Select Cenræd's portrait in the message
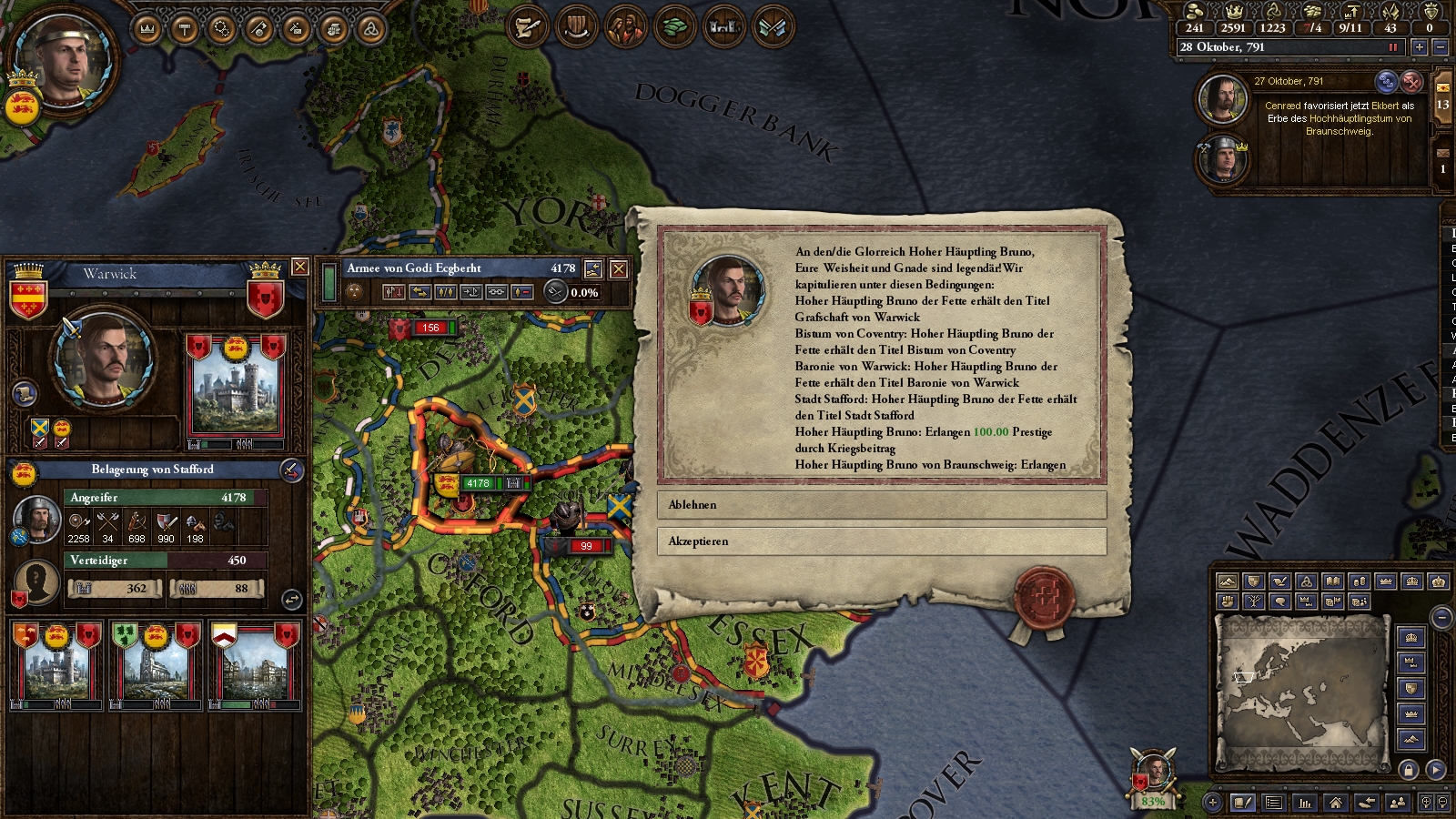 (x=1221, y=98)
